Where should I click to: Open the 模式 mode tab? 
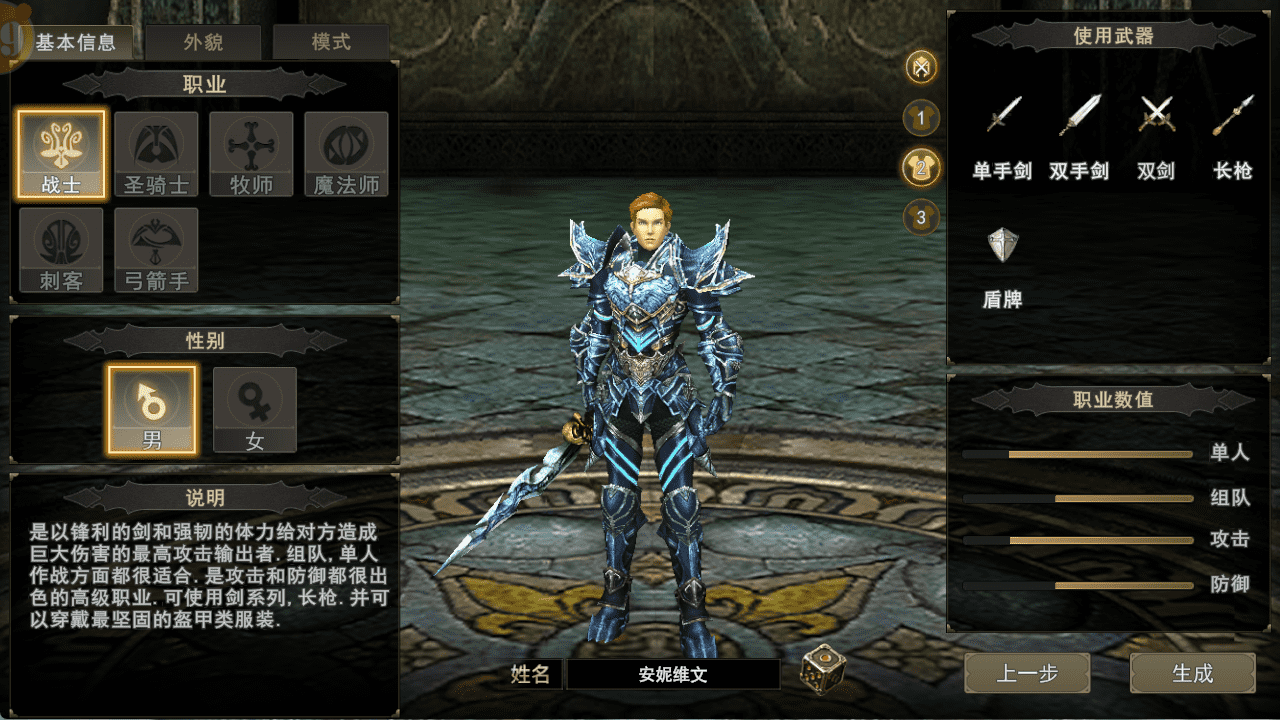(x=330, y=42)
